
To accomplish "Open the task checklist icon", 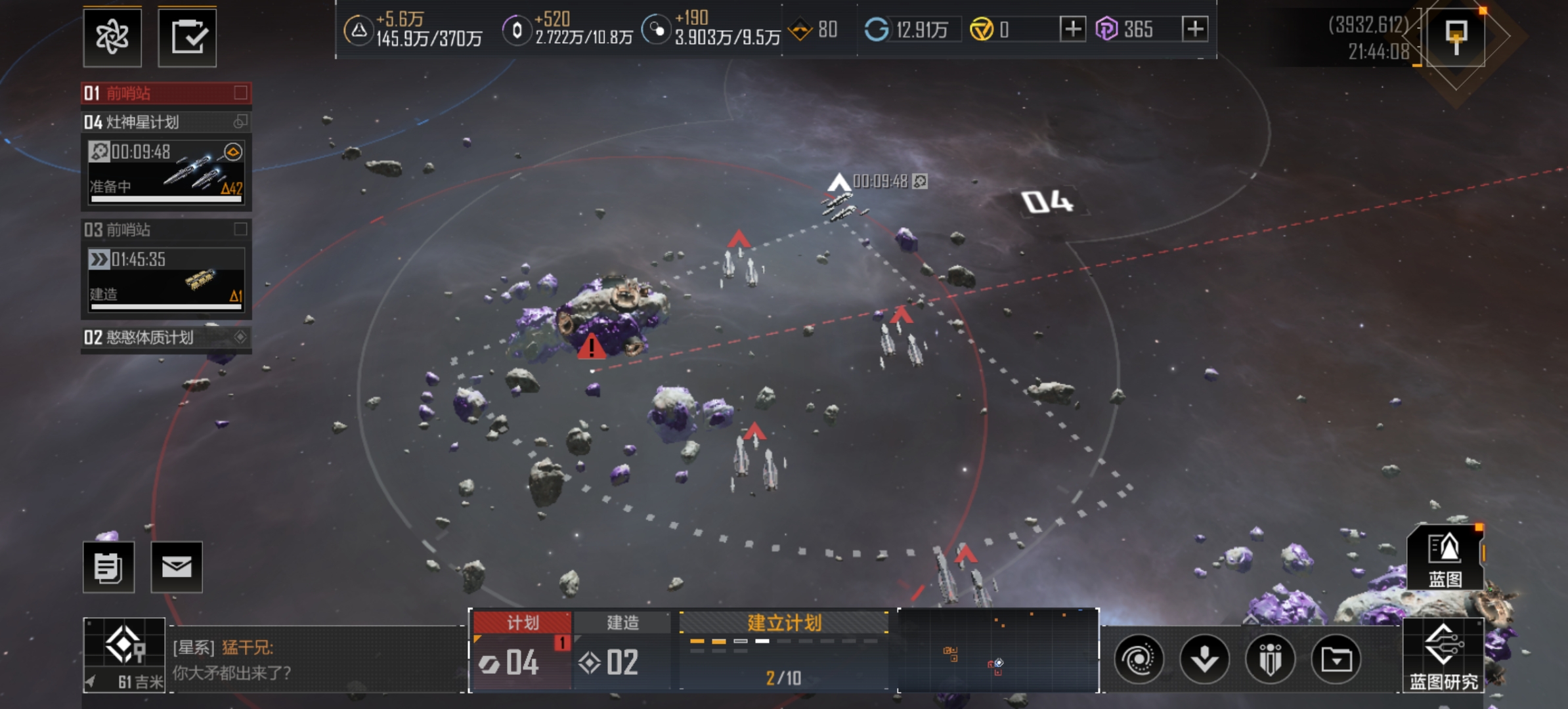I will (x=187, y=37).
